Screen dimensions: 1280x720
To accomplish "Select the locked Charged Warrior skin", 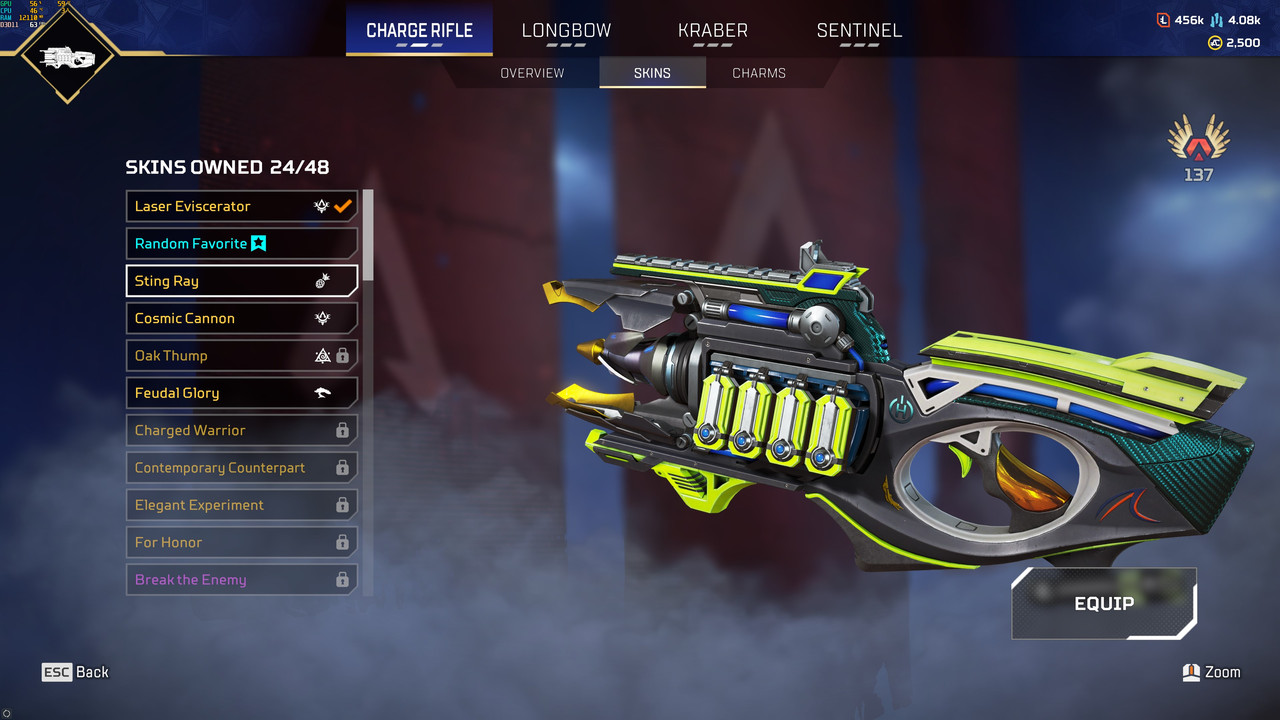I will click(241, 430).
